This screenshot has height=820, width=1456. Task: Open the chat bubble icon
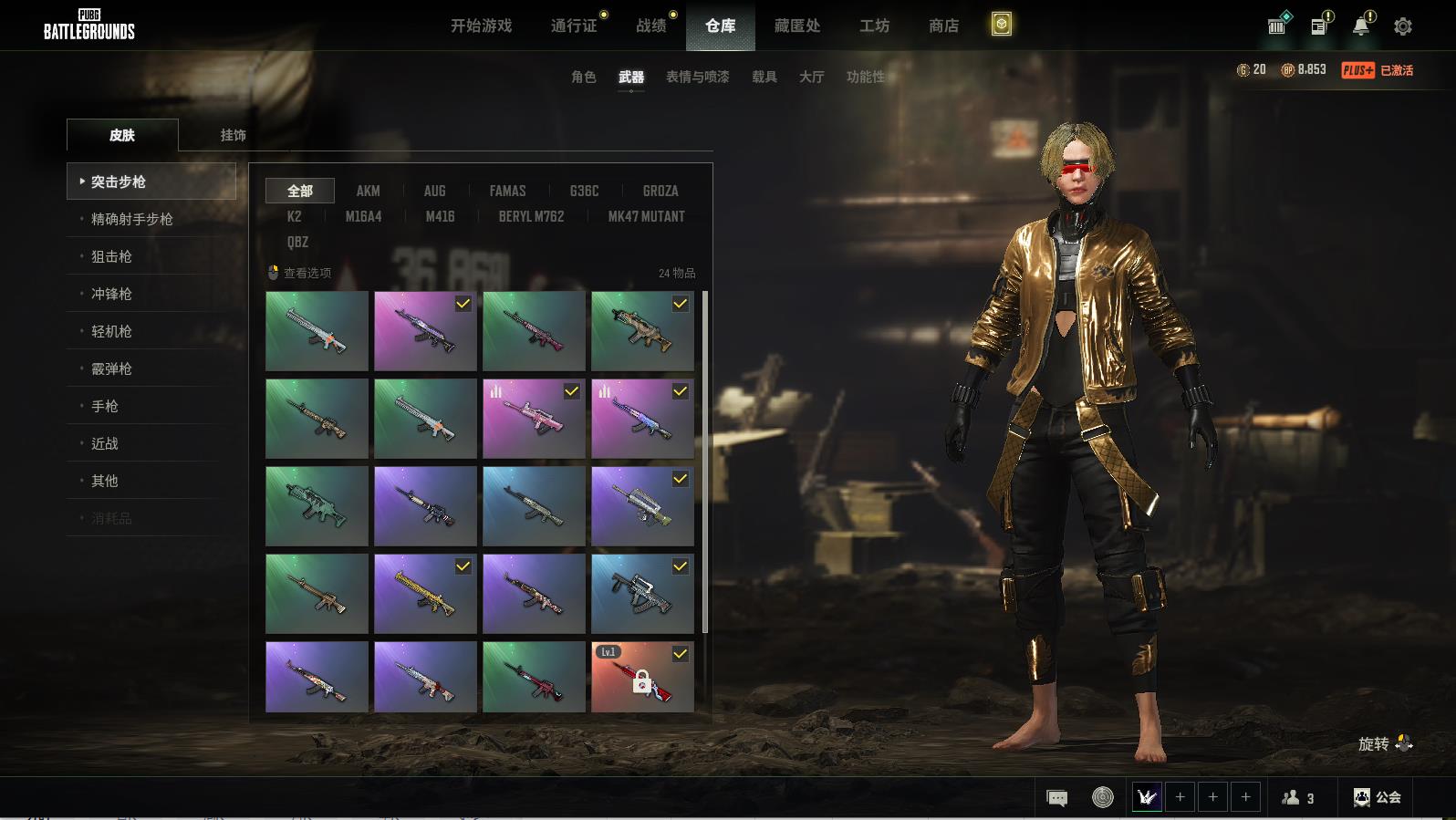coord(1056,798)
